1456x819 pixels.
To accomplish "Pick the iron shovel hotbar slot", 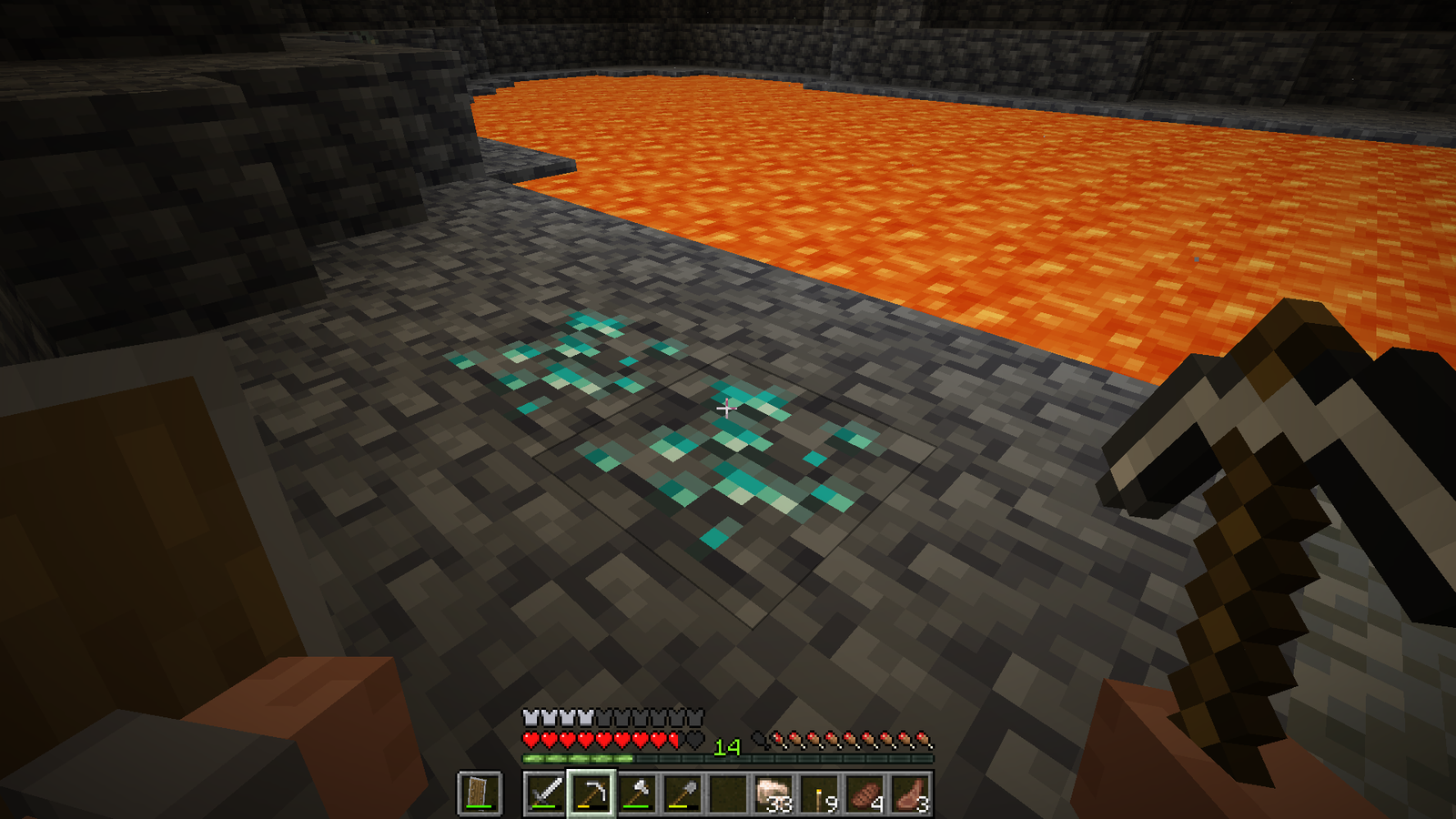I will [682, 794].
